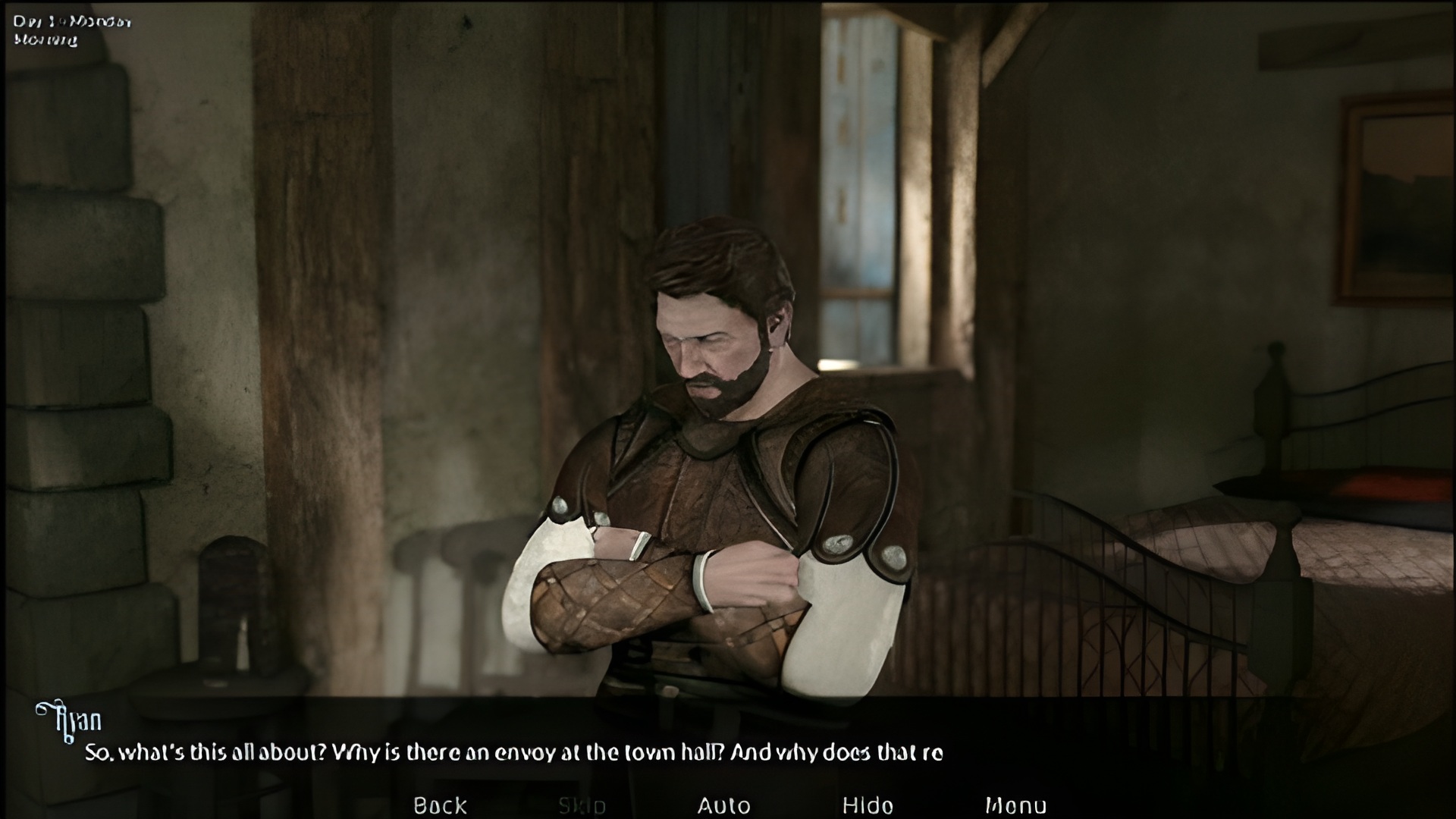Hide the dialogue interface
1456x819 pixels.
pyautogui.click(x=868, y=805)
